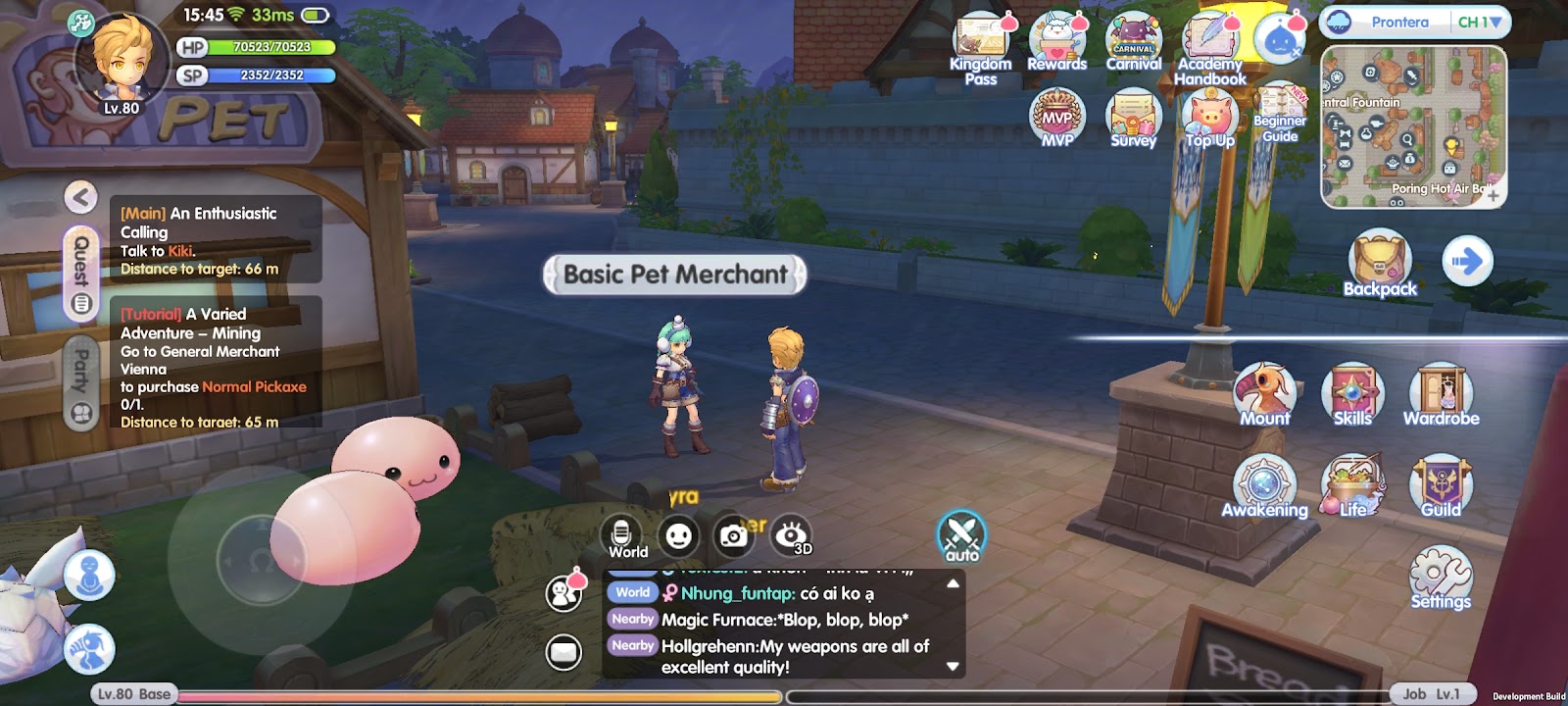
Task: Open the Top Up shop
Action: pos(1210,118)
